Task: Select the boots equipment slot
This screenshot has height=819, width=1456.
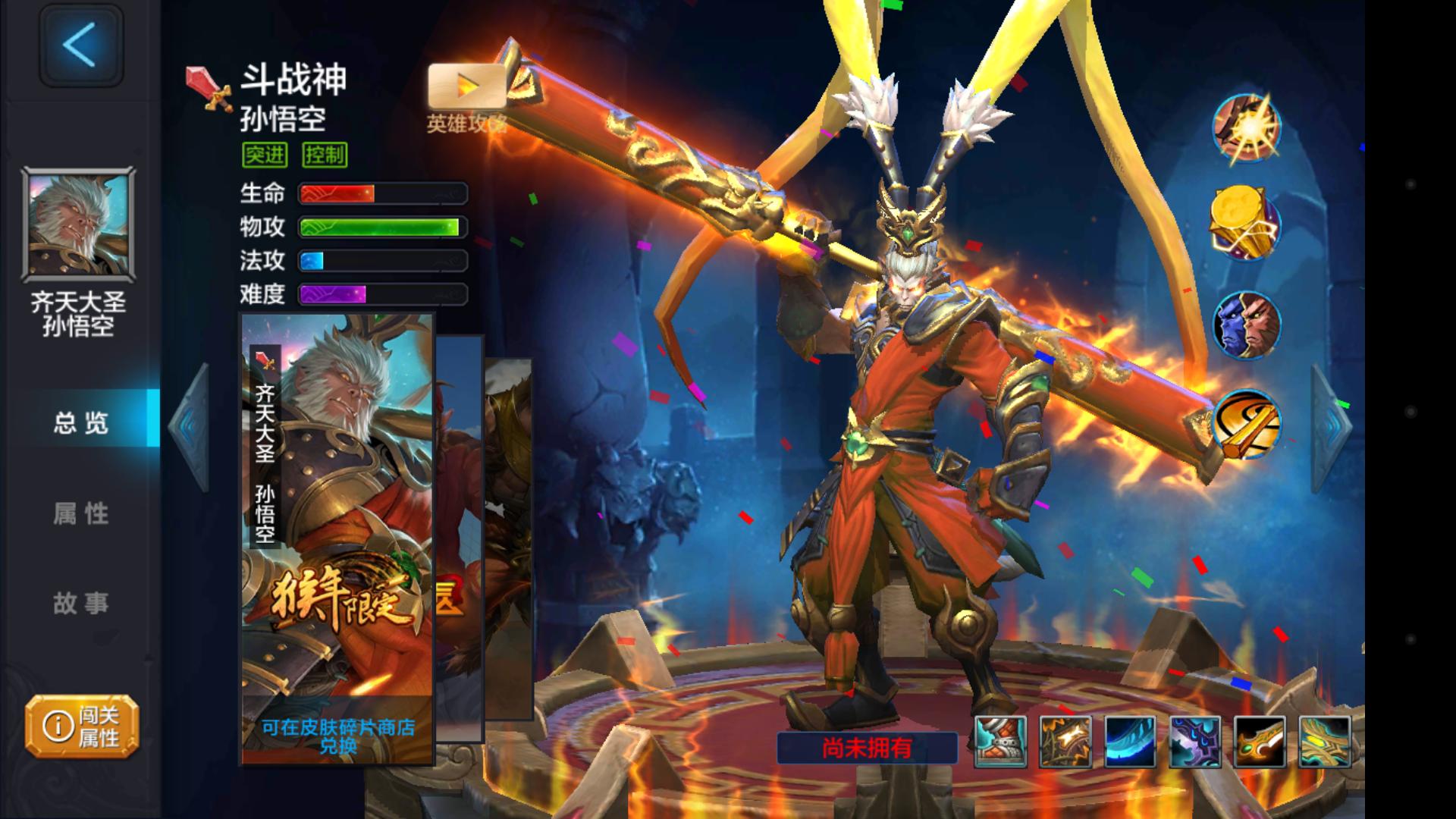Action: coord(1000,742)
